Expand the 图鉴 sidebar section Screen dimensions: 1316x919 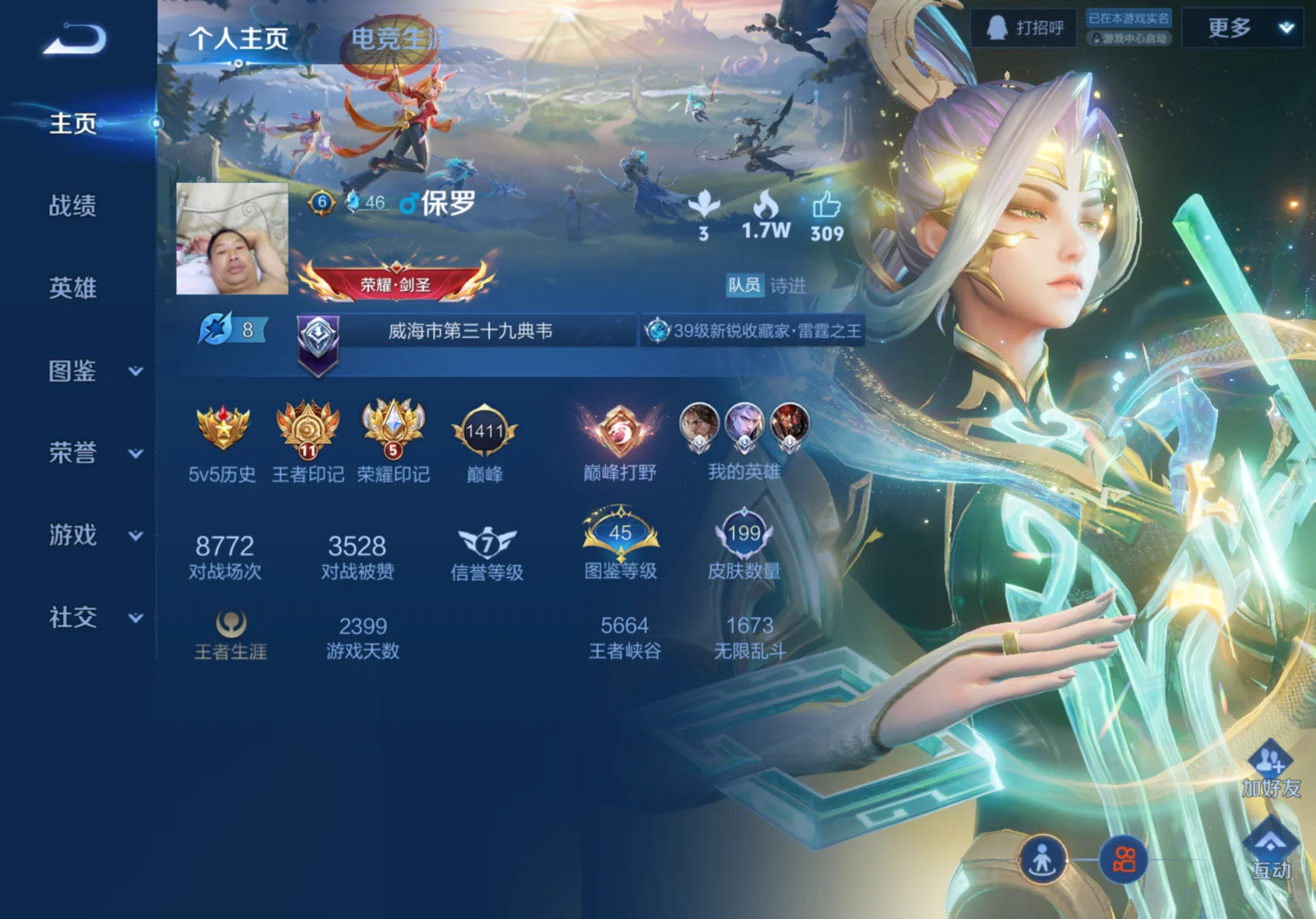pyautogui.click(x=134, y=372)
